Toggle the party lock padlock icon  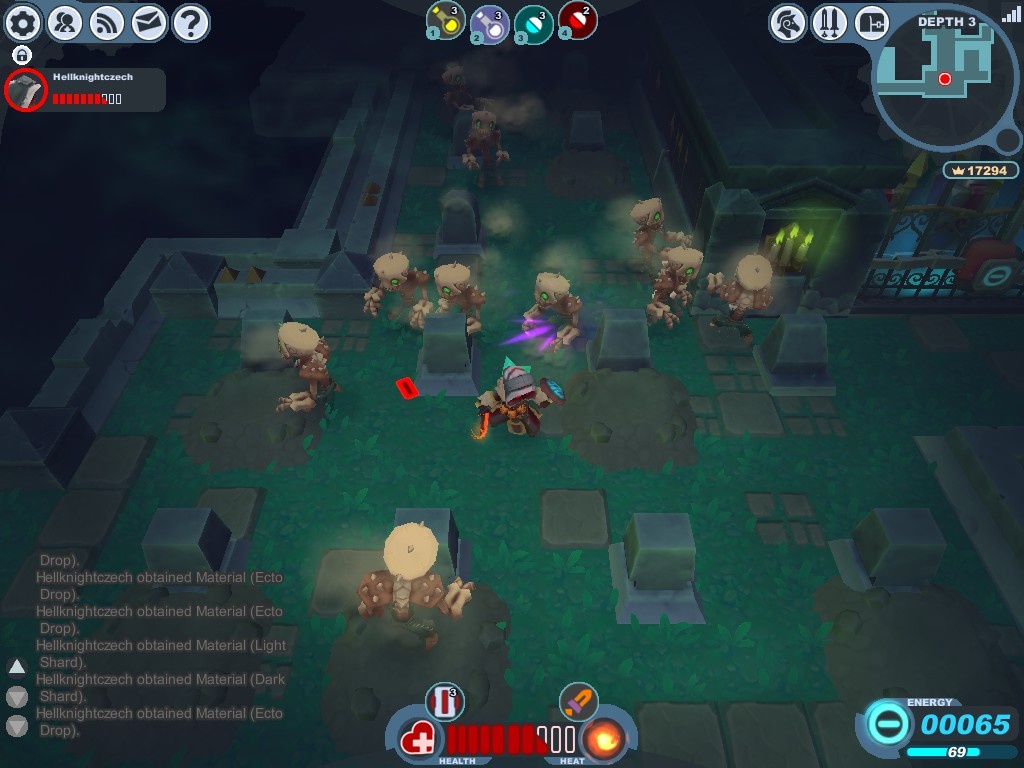pos(22,55)
